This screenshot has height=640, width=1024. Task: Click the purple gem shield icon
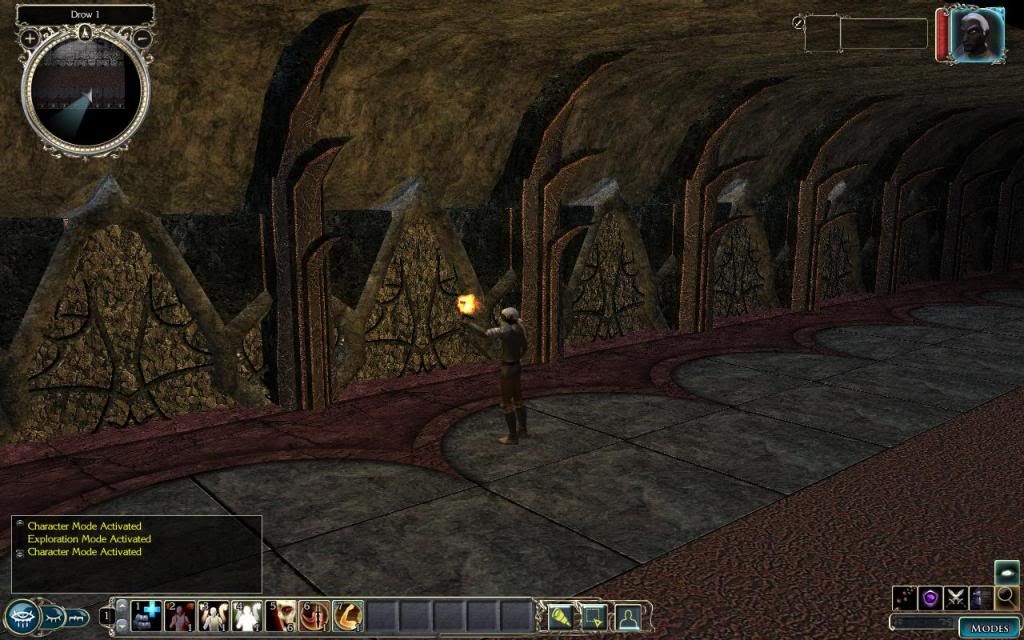pyautogui.click(x=930, y=598)
